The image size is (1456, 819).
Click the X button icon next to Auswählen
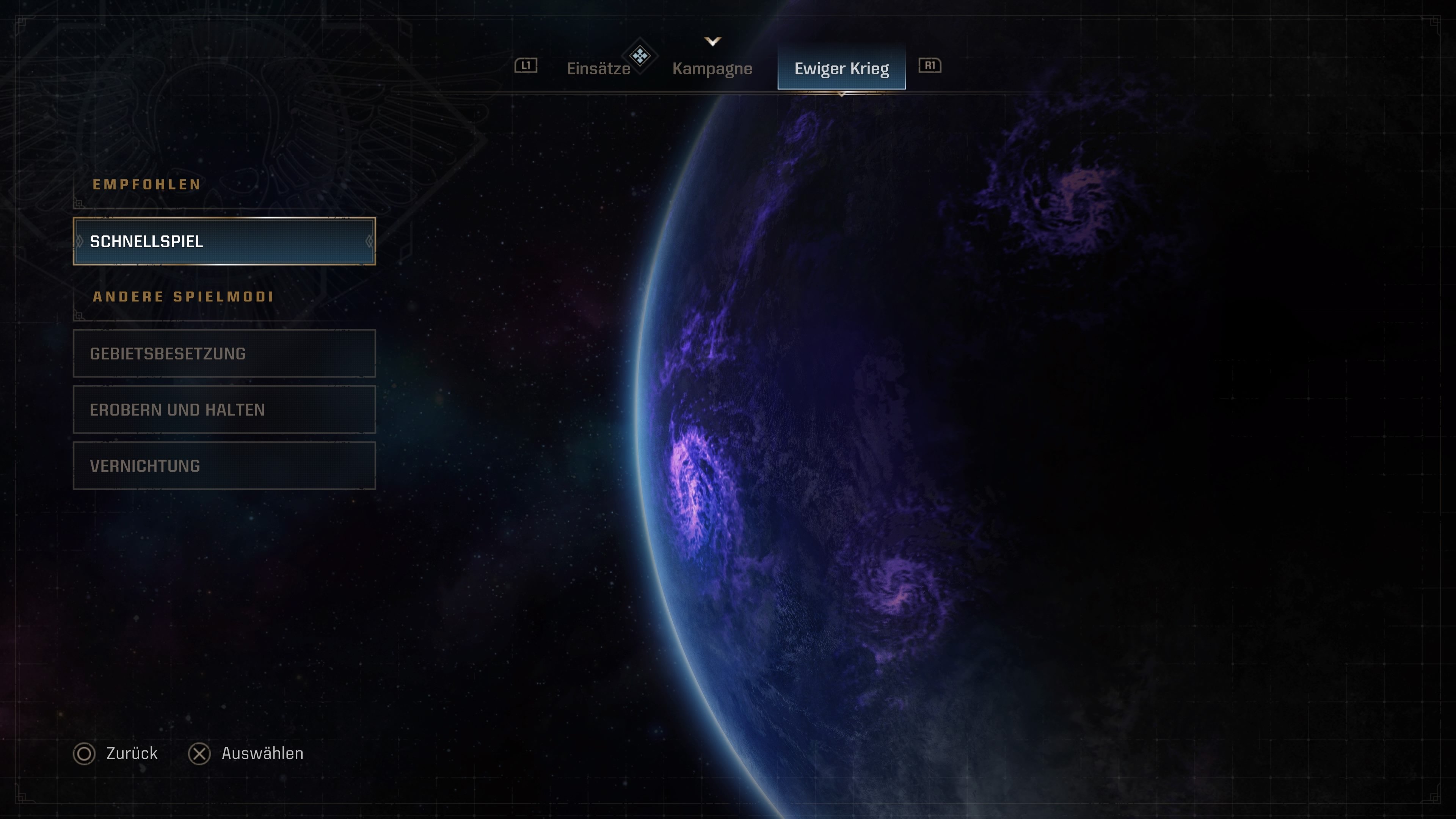pyautogui.click(x=199, y=753)
